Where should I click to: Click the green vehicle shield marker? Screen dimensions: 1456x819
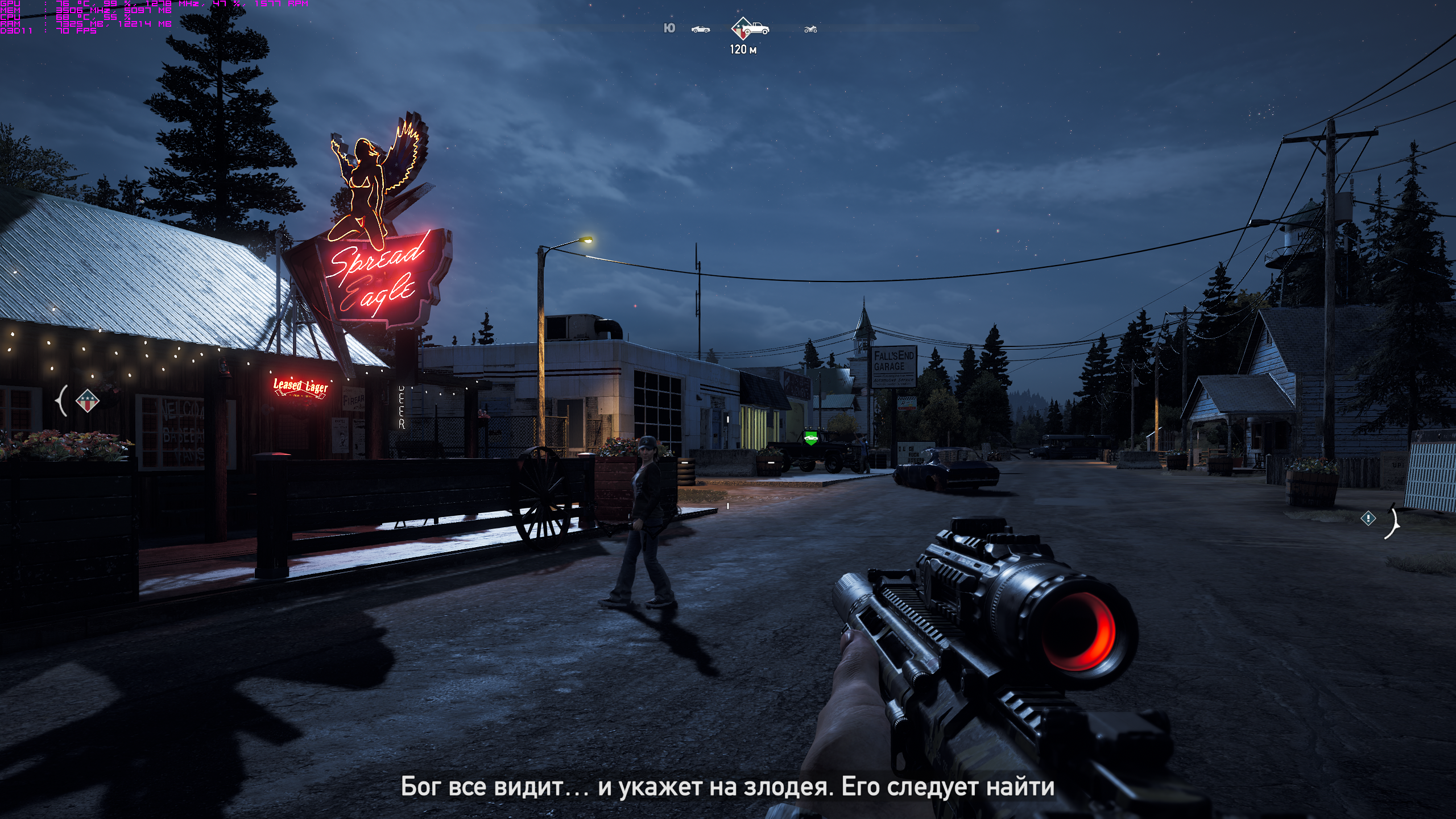tap(810, 437)
